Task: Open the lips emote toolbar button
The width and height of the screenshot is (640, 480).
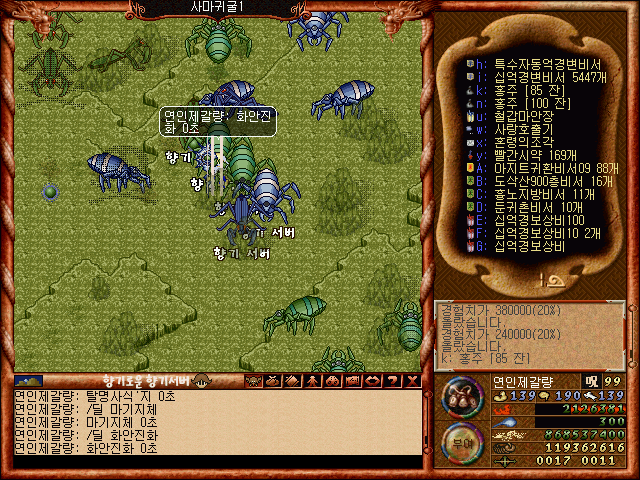Action: [372, 380]
